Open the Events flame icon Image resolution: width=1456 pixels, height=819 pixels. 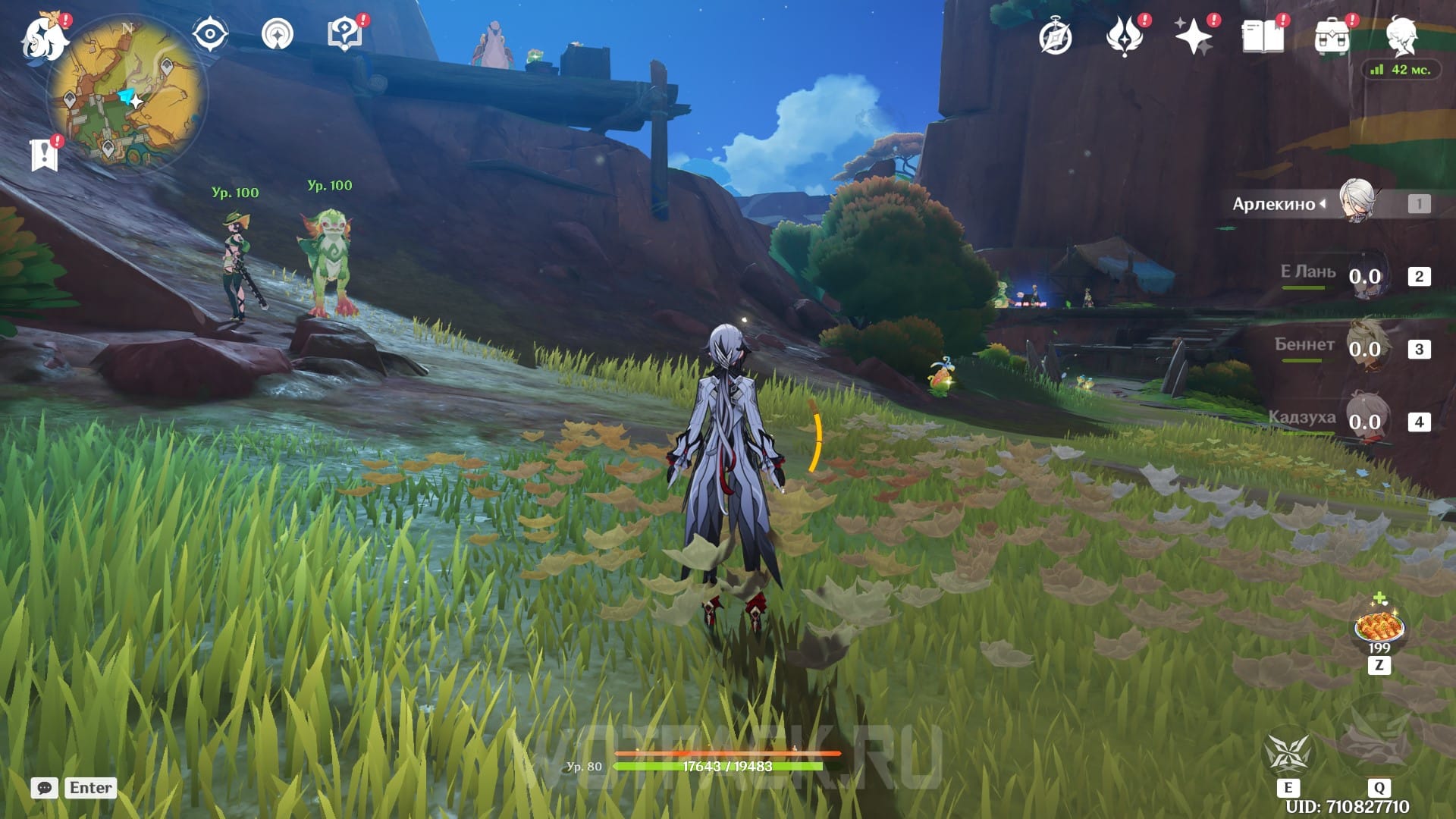point(1125,36)
